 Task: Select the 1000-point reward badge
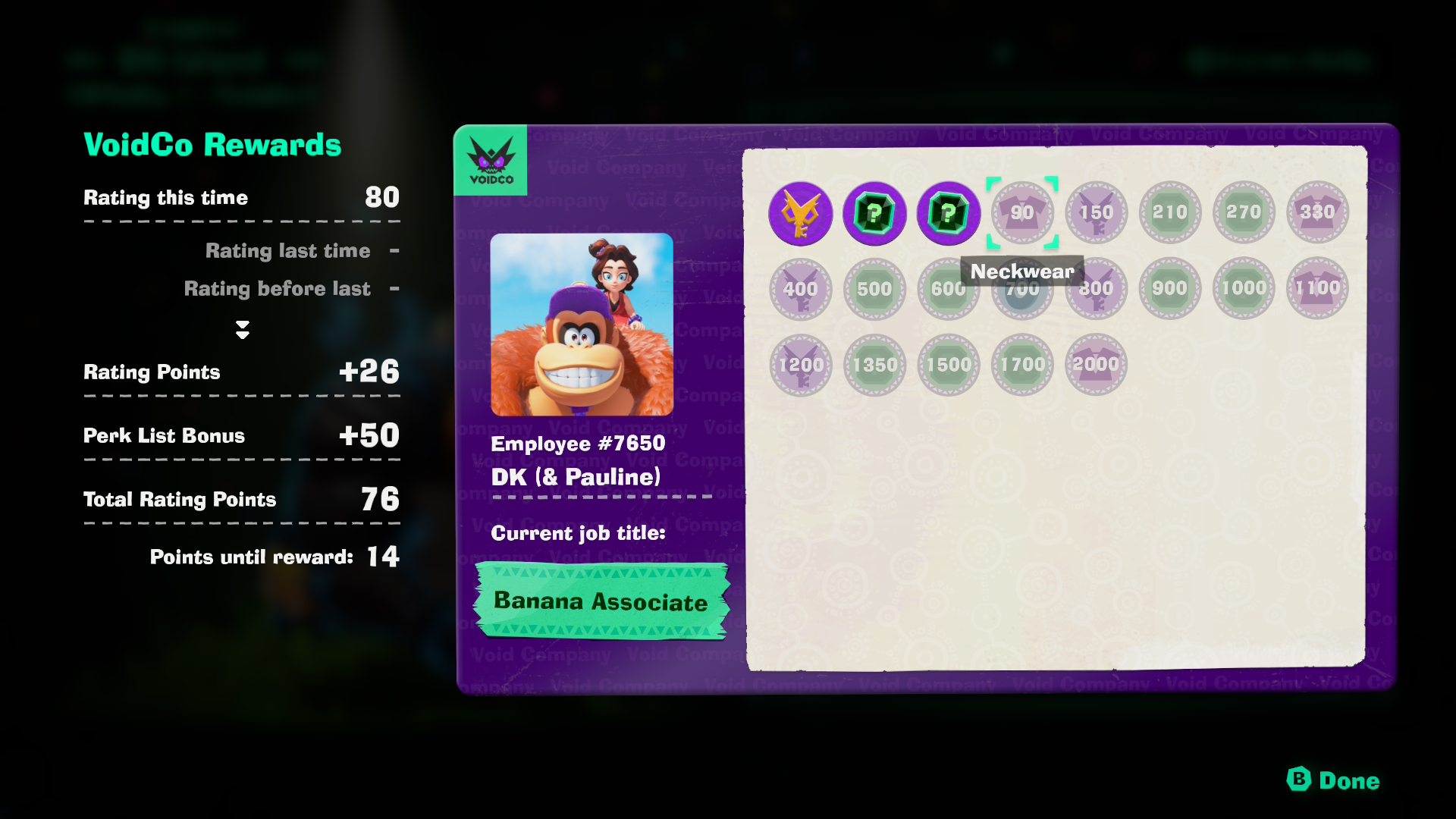(1244, 289)
